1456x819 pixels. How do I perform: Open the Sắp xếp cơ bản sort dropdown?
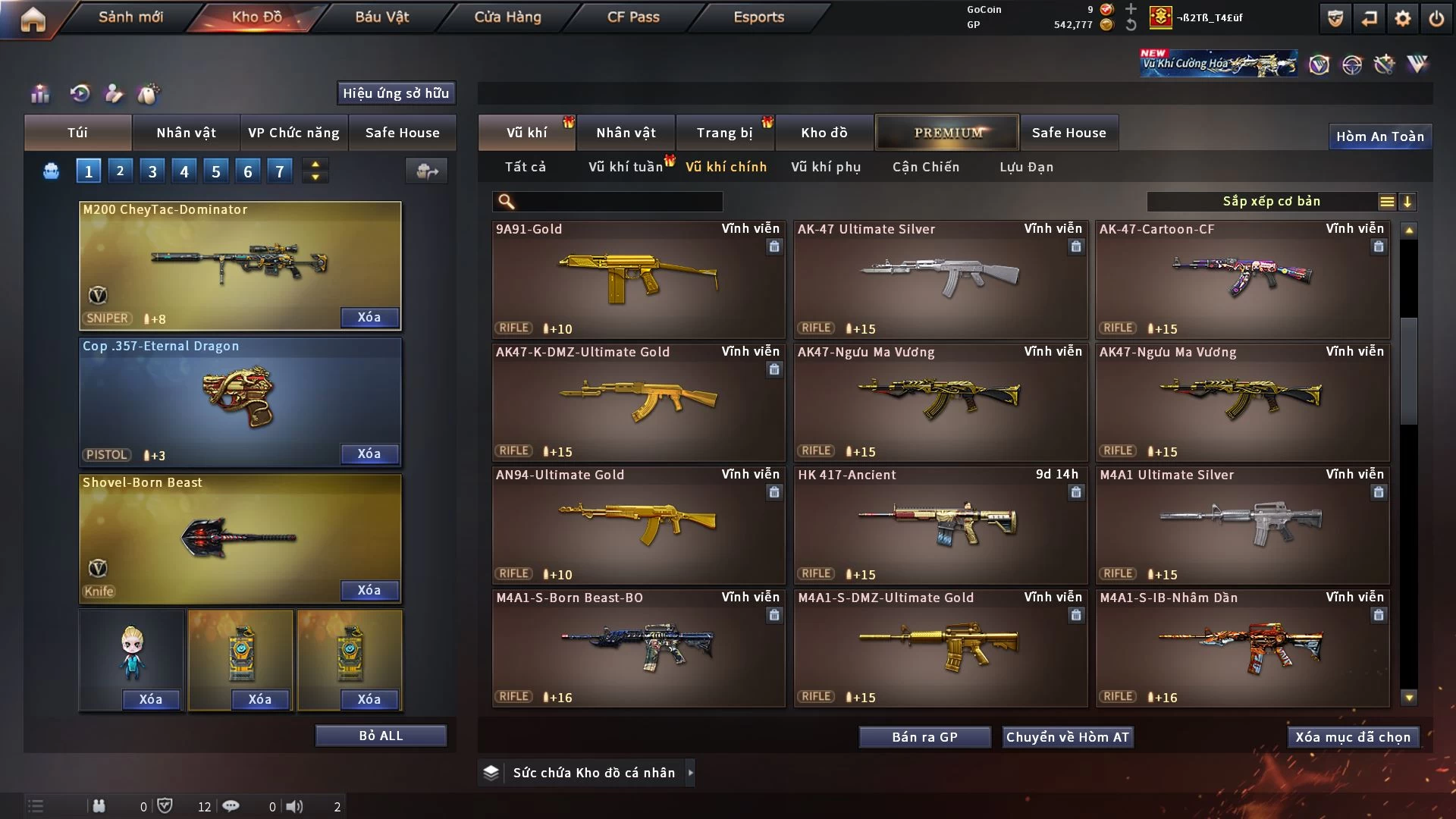click(x=1271, y=201)
